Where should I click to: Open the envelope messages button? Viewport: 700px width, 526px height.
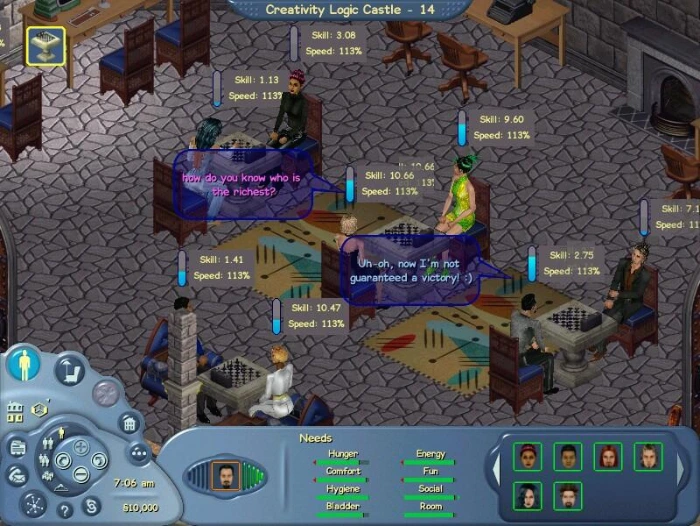(15, 476)
